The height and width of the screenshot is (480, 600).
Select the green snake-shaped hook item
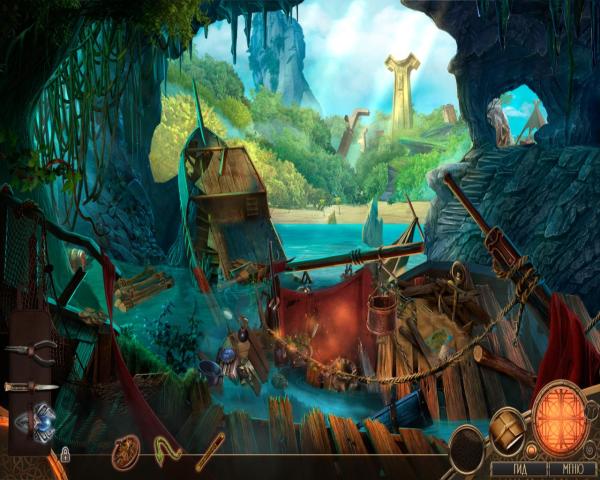coord(167,450)
